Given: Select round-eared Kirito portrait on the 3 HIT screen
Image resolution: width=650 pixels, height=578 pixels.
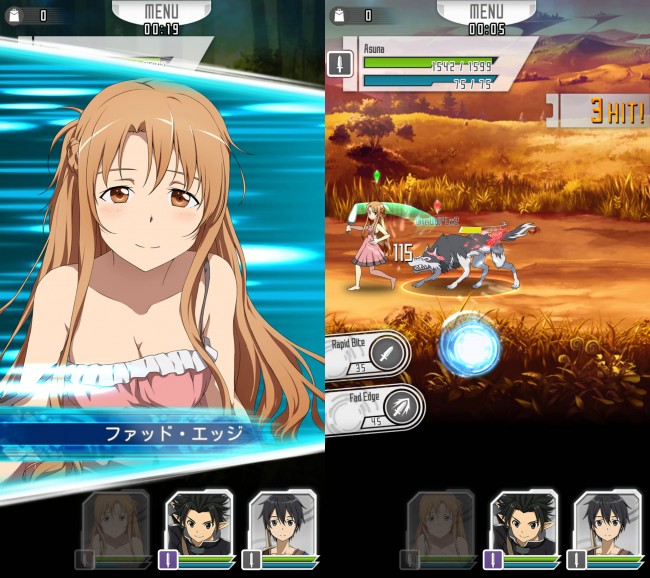Looking at the screenshot, I should point(607,523).
